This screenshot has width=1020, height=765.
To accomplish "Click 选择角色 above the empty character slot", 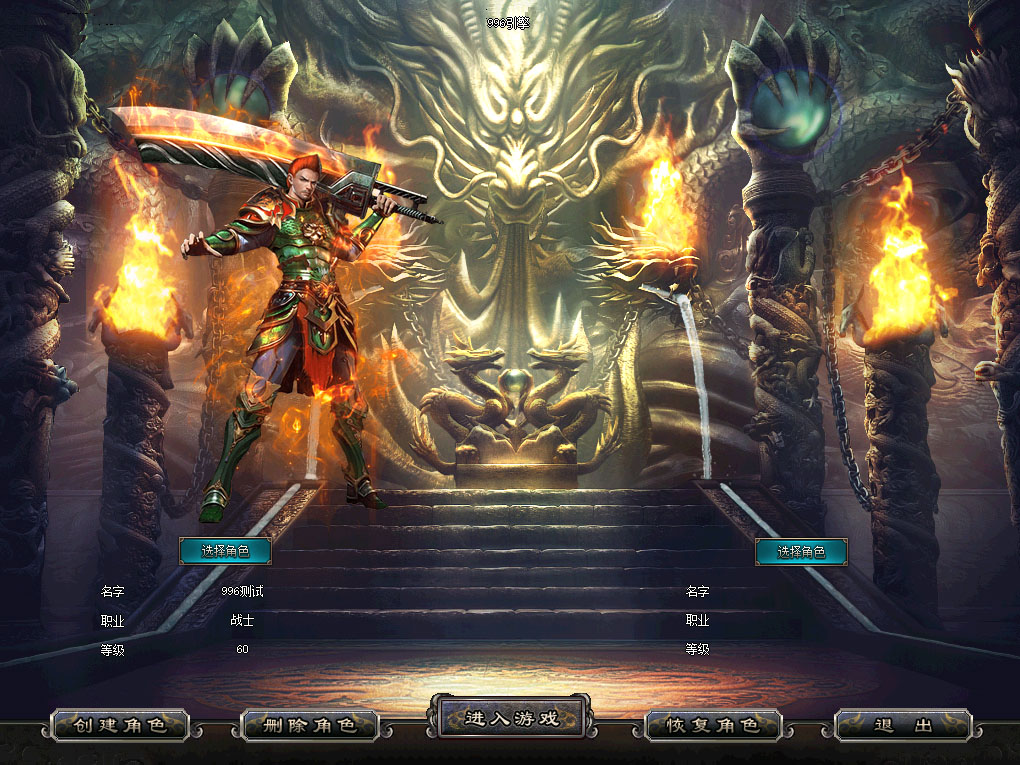I will [x=801, y=551].
